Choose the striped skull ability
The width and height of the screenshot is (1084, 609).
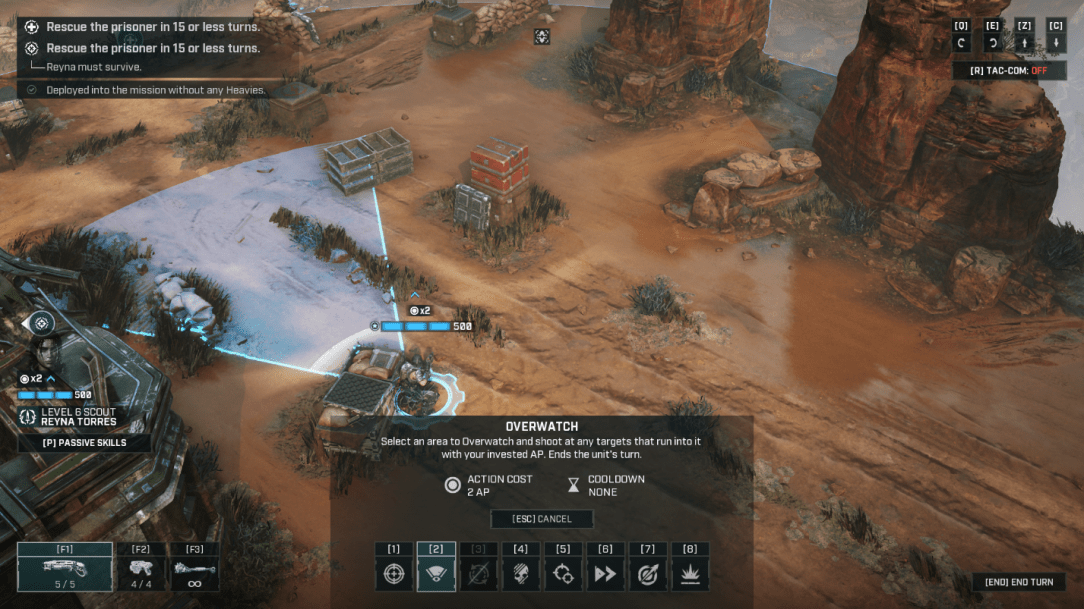click(521, 575)
